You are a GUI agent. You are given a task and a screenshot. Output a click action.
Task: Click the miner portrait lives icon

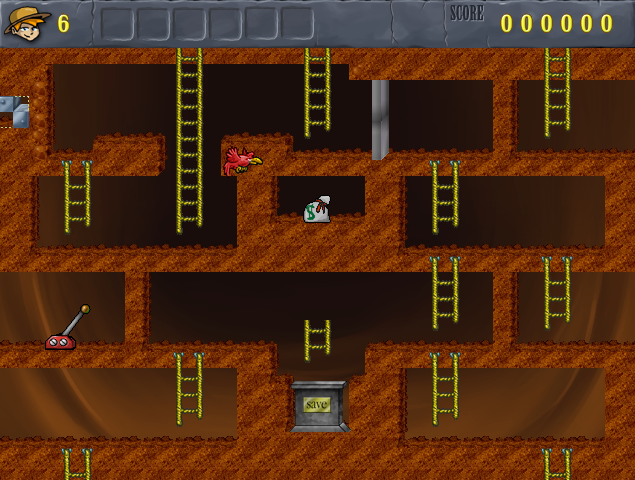tap(27, 22)
